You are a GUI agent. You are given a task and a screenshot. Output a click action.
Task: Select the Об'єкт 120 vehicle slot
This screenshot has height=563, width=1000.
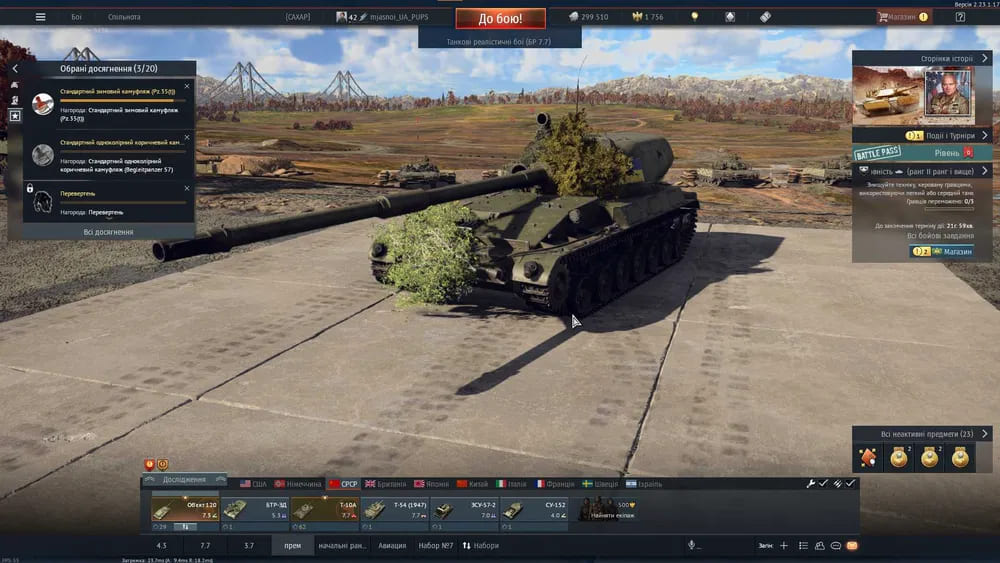tap(184, 510)
